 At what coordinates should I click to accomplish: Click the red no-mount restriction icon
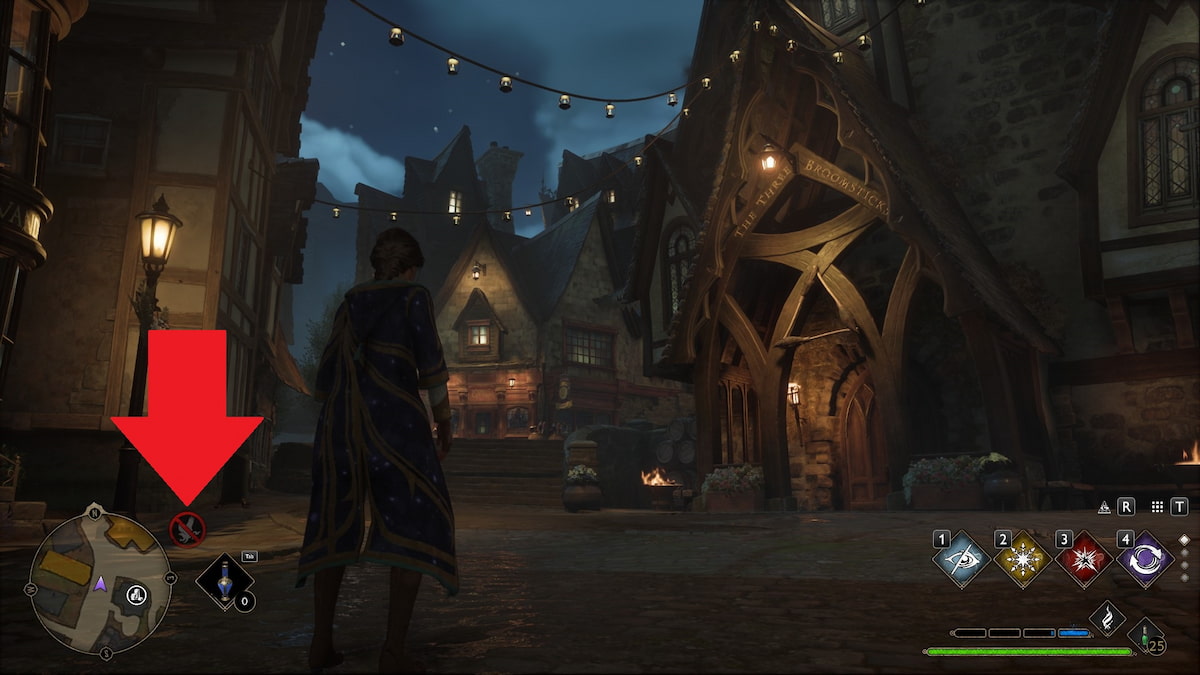coord(187,529)
